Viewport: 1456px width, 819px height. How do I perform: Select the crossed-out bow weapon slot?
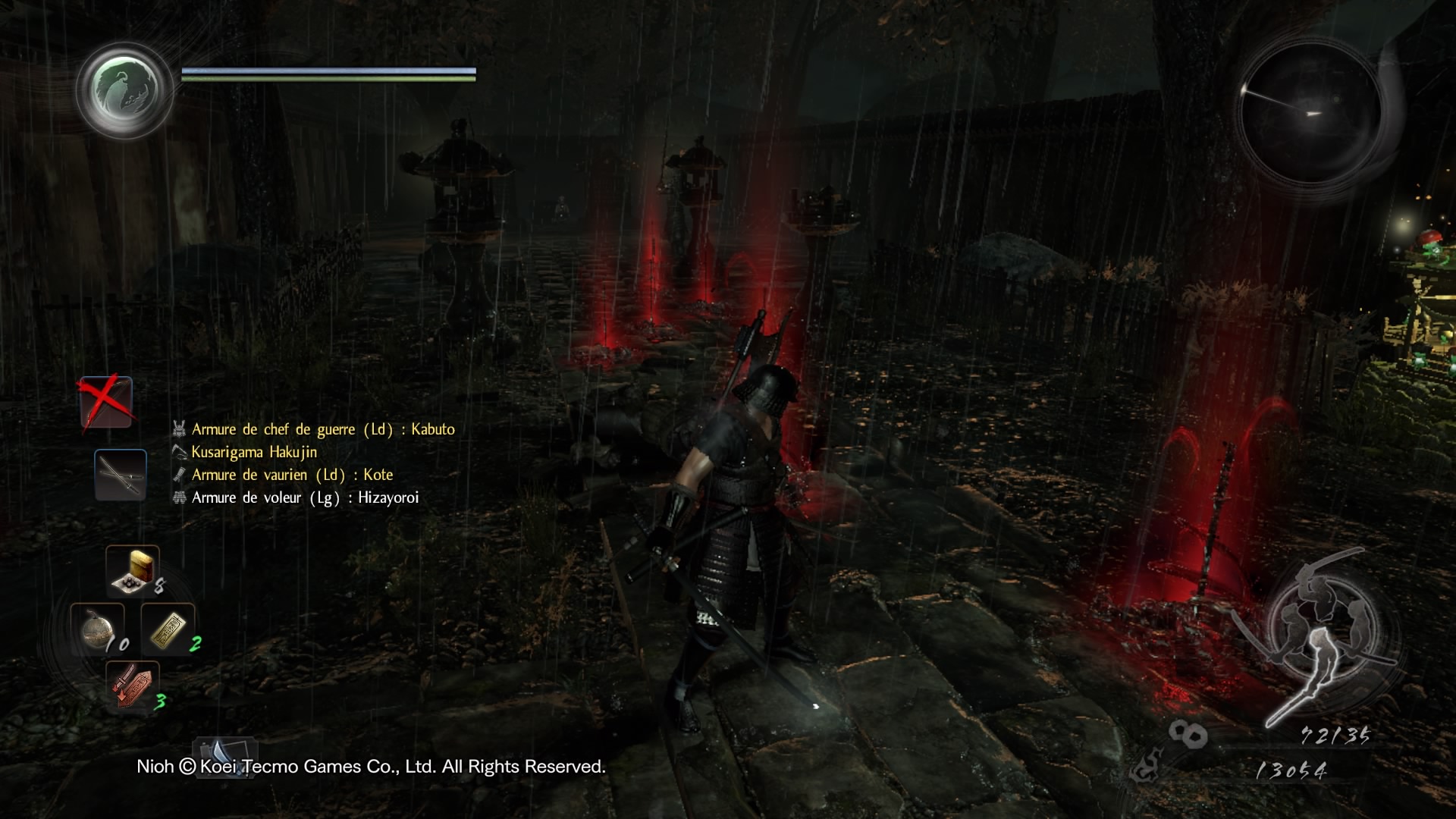(106, 403)
